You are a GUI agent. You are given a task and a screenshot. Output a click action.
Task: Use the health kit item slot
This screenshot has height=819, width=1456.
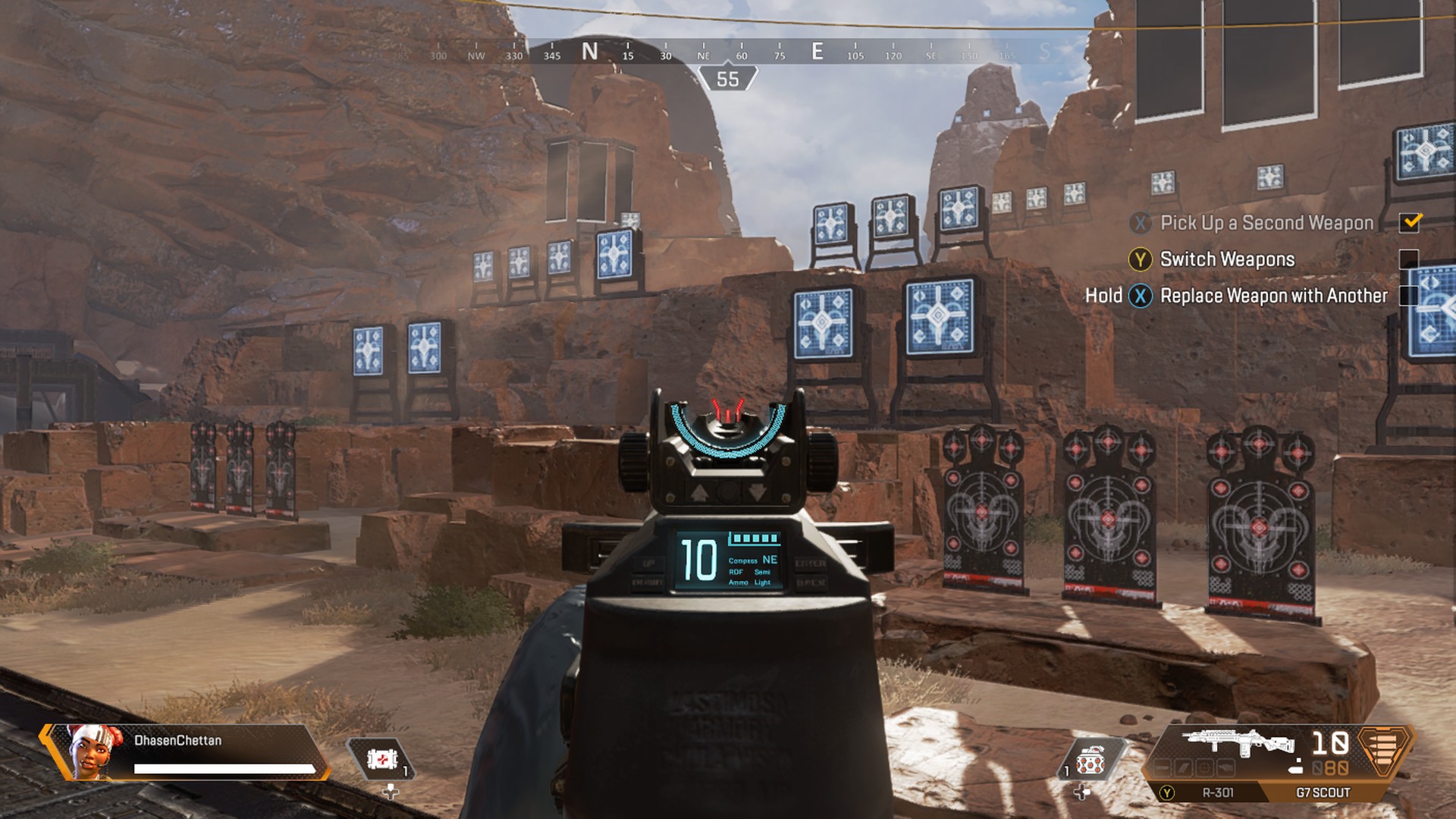[x=381, y=759]
